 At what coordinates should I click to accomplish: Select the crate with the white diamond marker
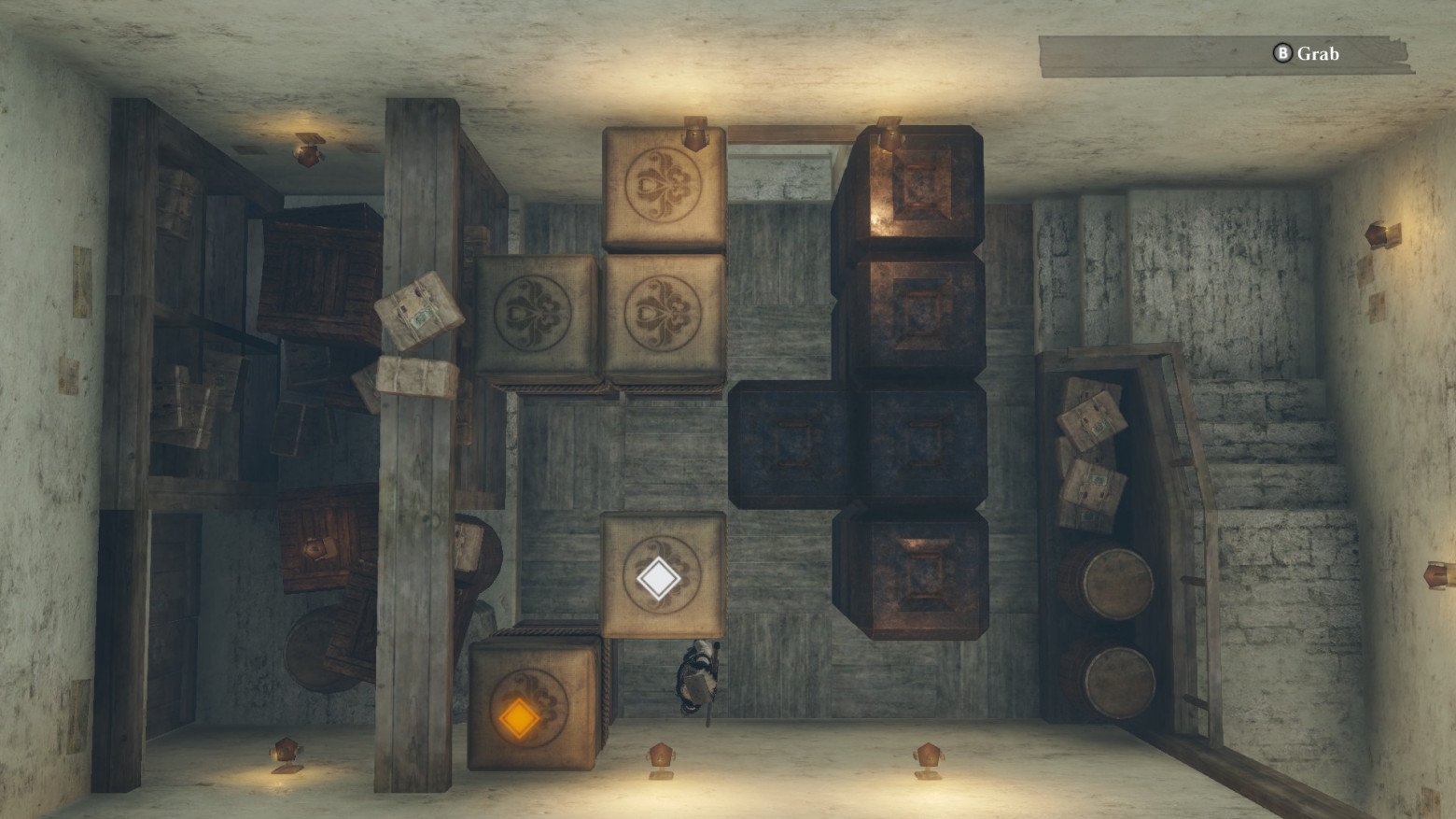pos(662,575)
